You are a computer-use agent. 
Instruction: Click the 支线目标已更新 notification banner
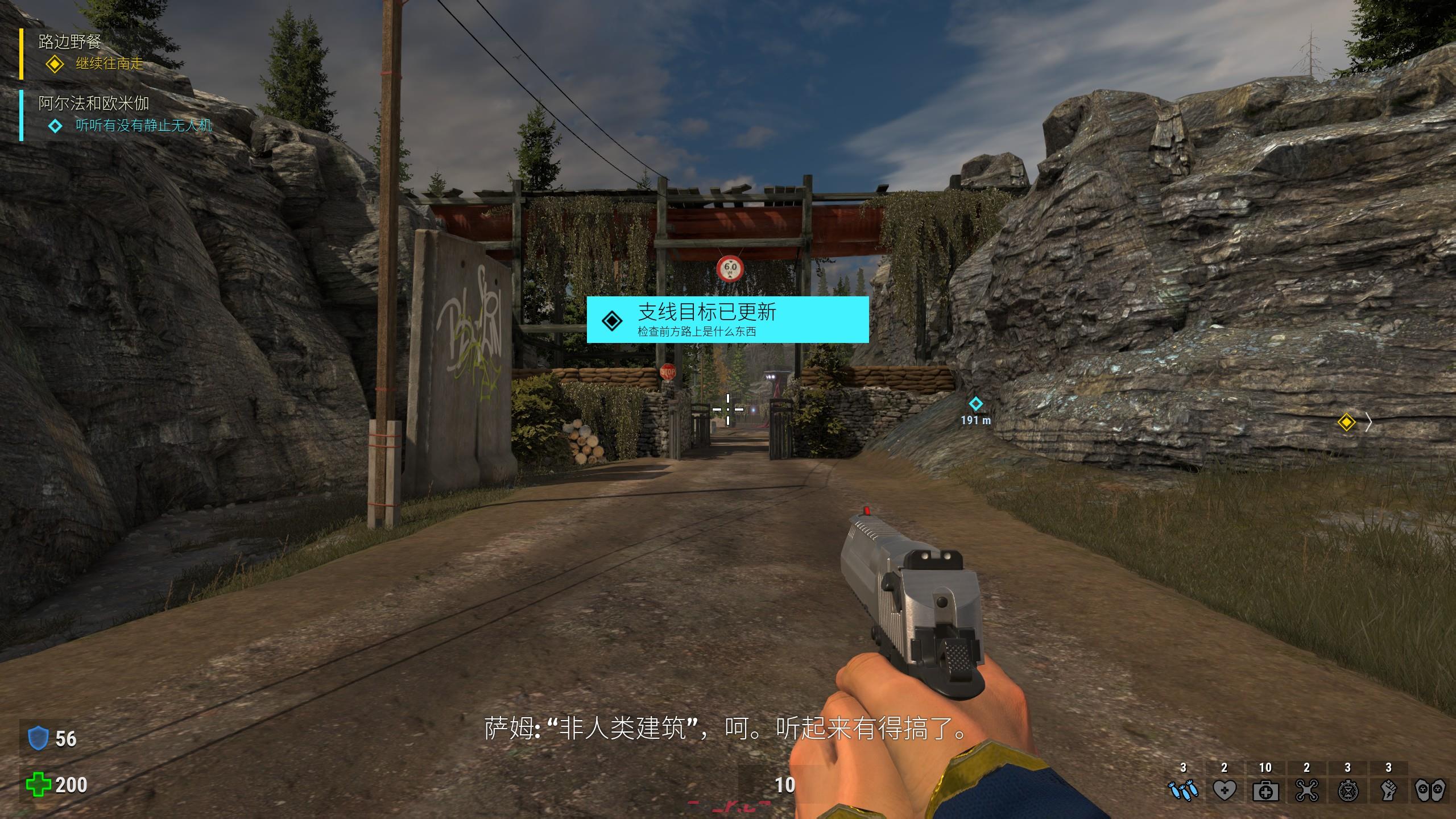click(727, 319)
